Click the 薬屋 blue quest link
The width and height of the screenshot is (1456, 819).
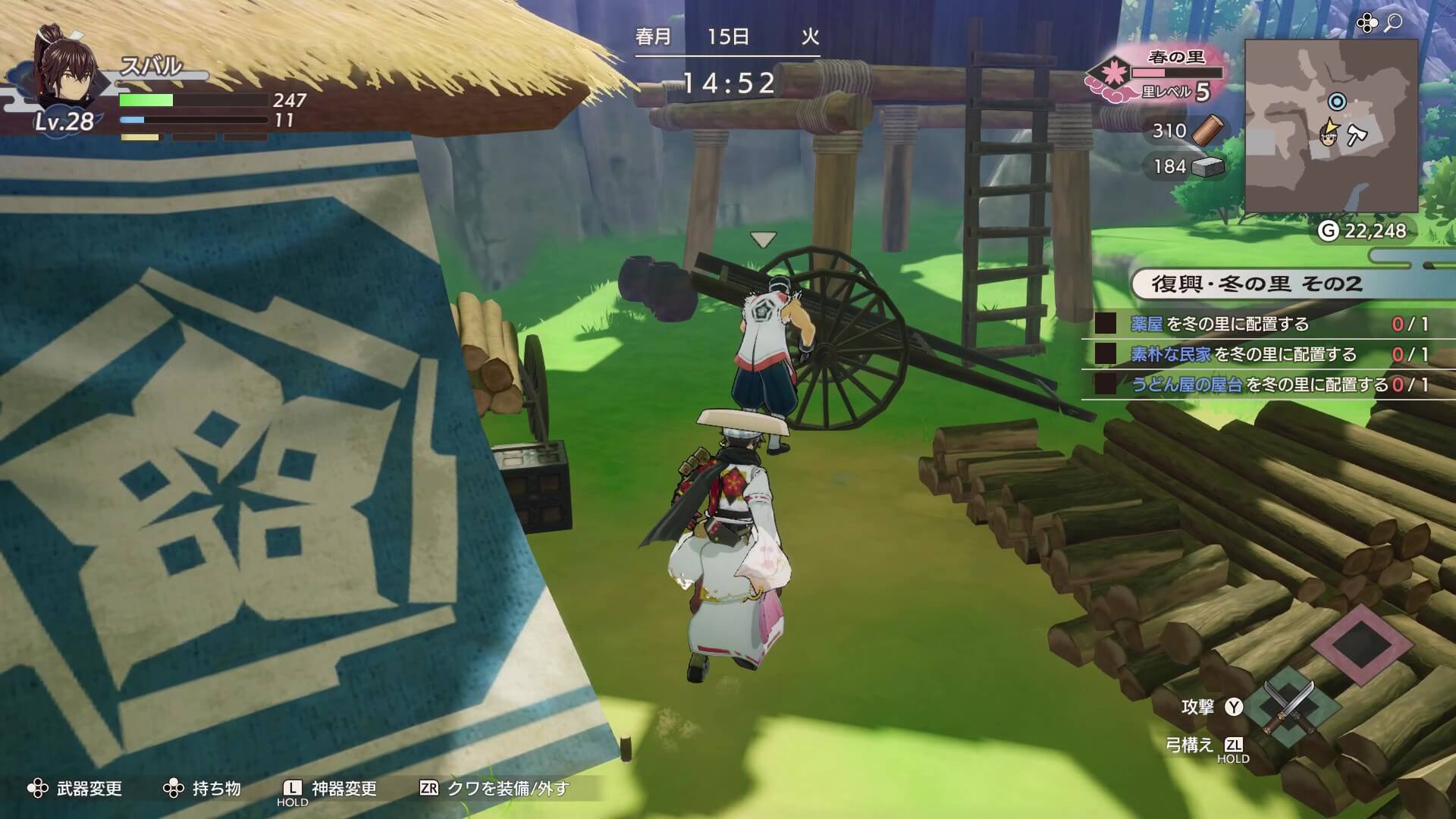(1147, 322)
